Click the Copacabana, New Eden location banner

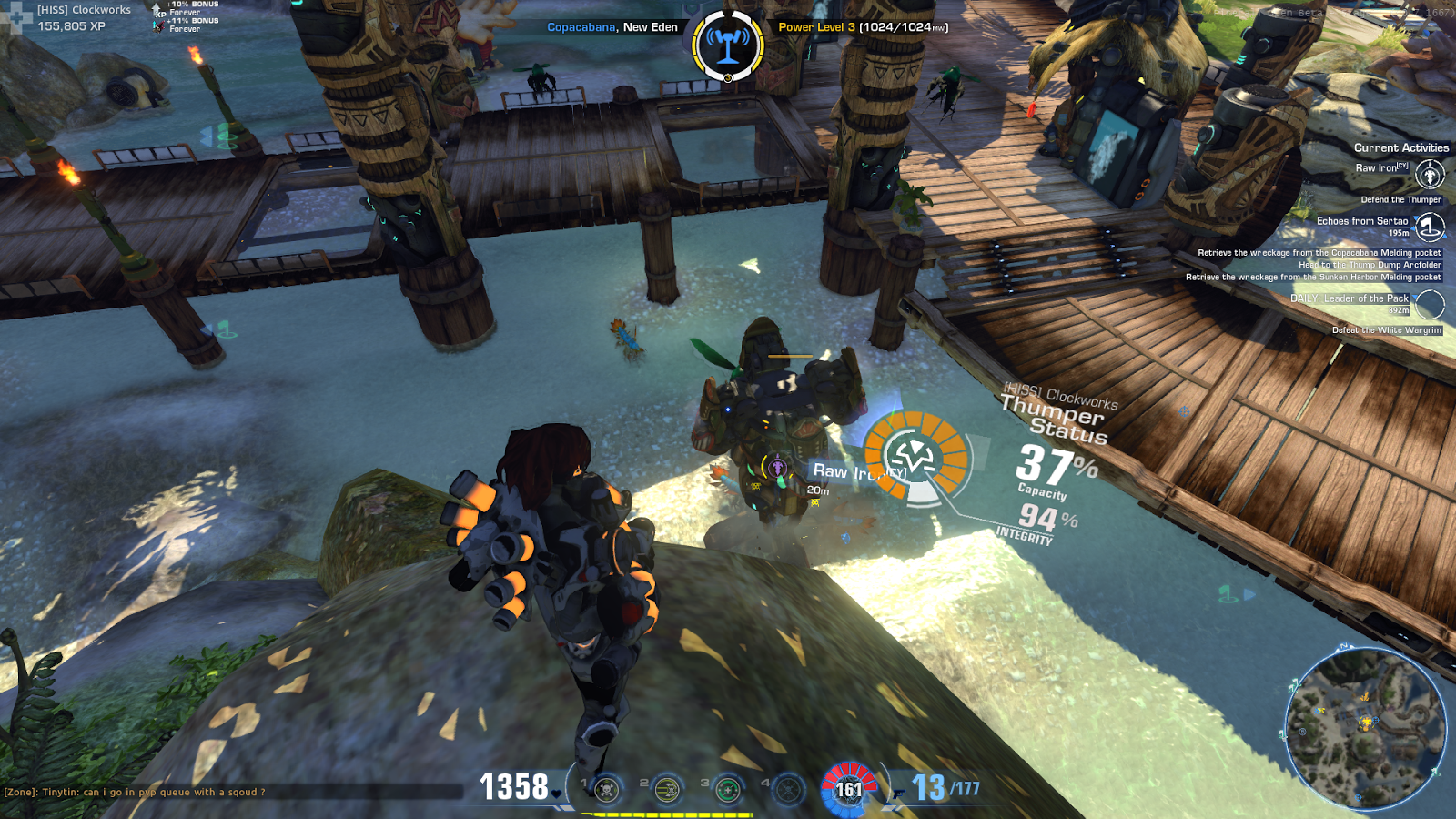click(x=612, y=28)
